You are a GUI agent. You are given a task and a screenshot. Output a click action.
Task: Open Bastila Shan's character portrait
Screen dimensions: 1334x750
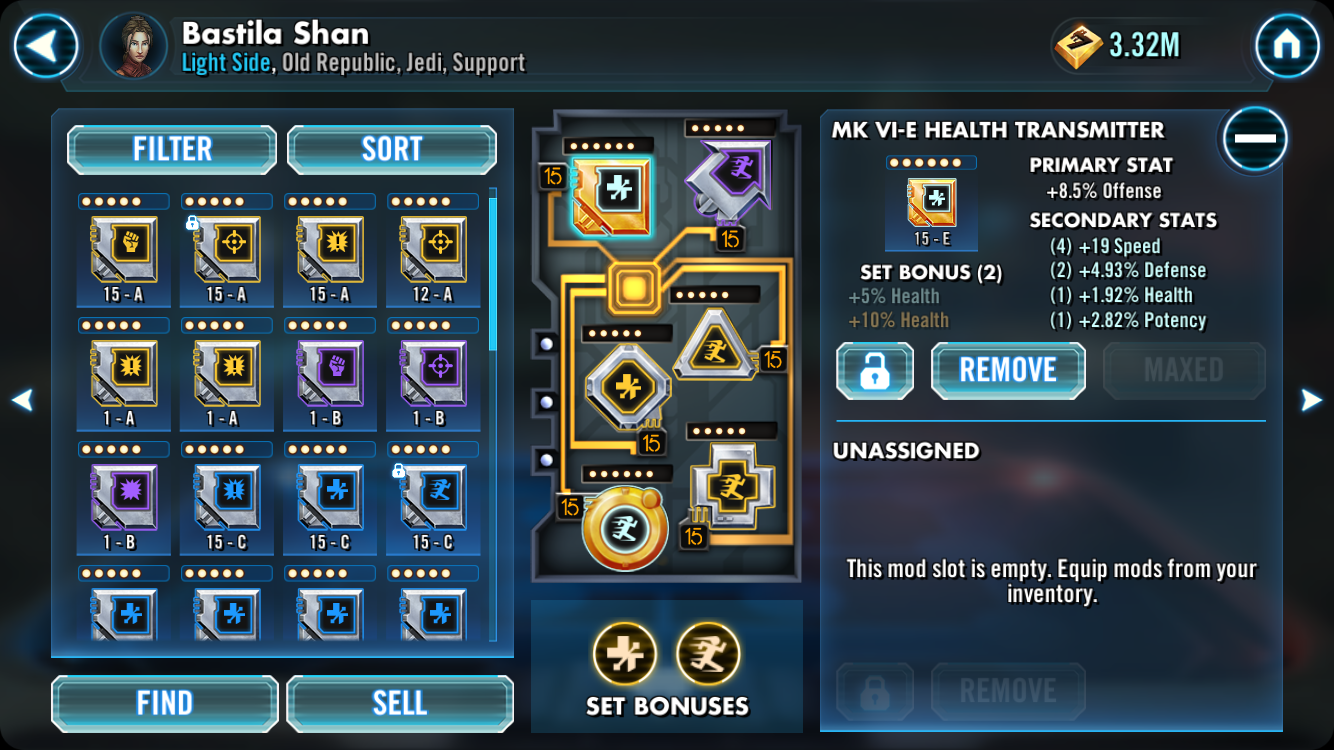(x=134, y=45)
